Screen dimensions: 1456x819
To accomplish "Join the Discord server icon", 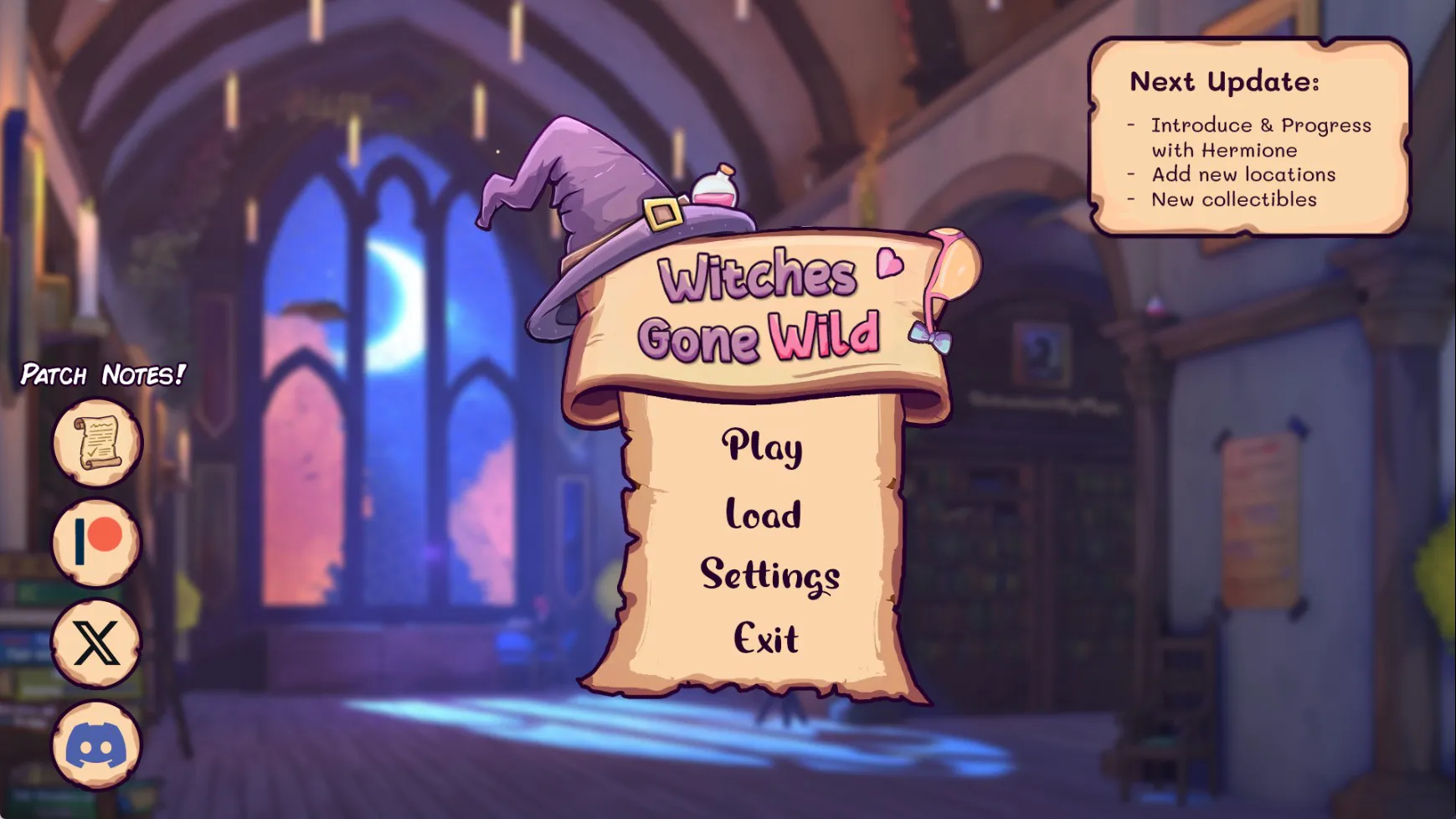I will pyautogui.click(x=96, y=744).
